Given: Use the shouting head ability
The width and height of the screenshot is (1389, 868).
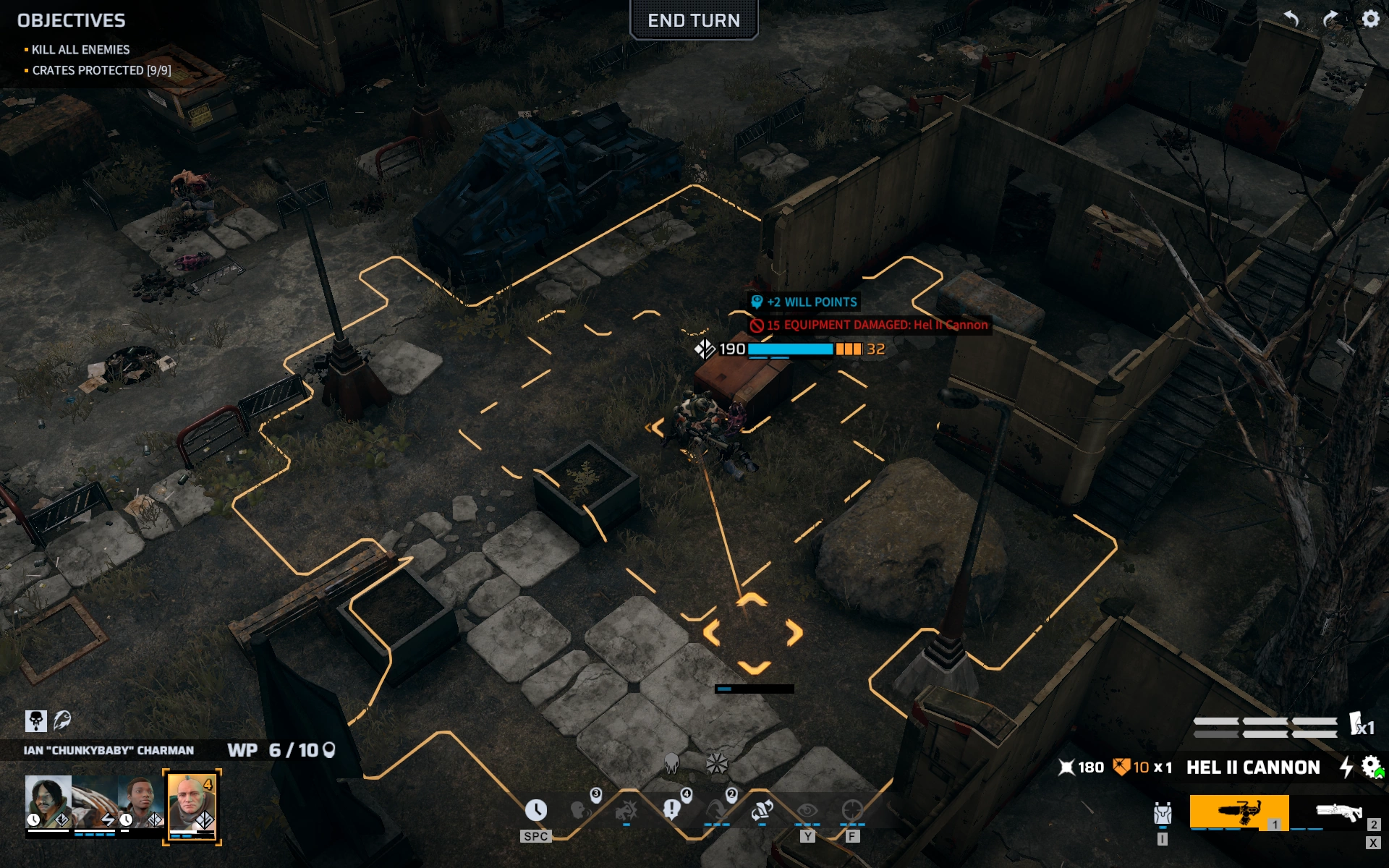Looking at the screenshot, I should [x=580, y=810].
